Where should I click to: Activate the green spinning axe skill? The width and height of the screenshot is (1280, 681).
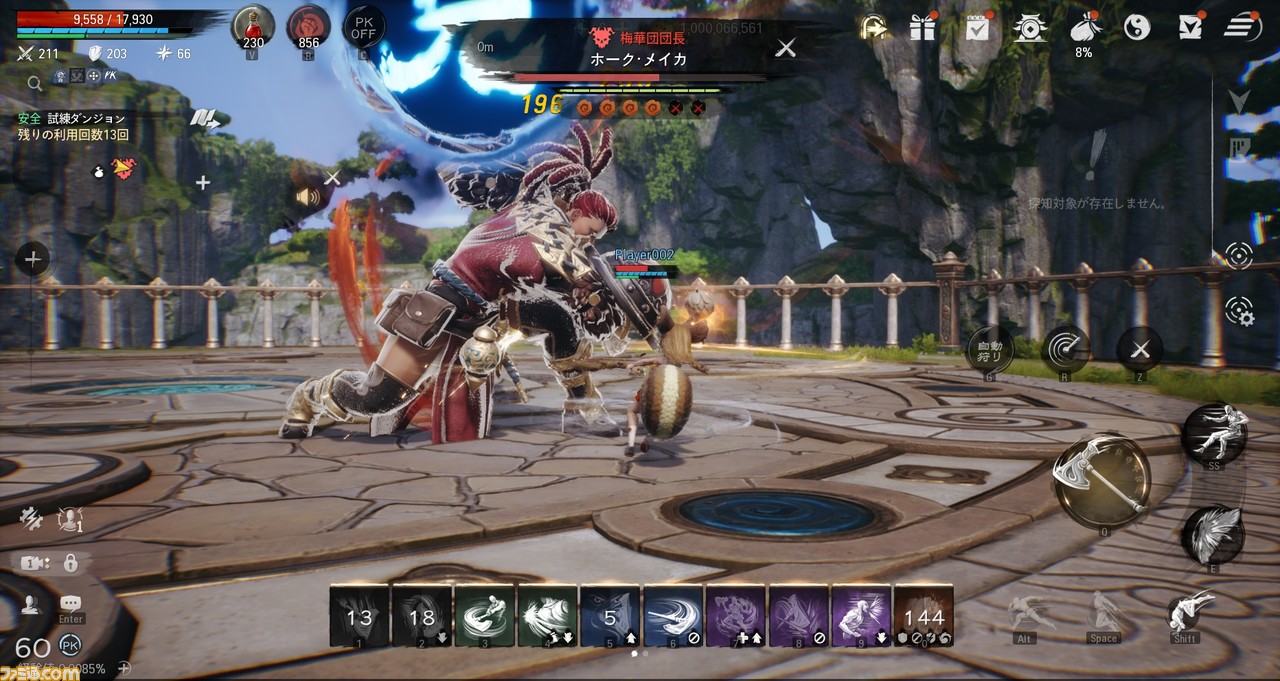(x=484, y=616)
